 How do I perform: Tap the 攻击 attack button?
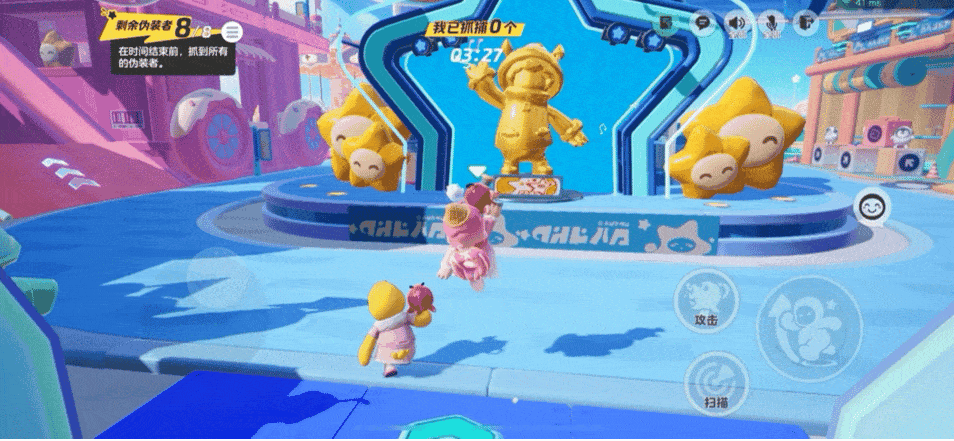[705, 298]
